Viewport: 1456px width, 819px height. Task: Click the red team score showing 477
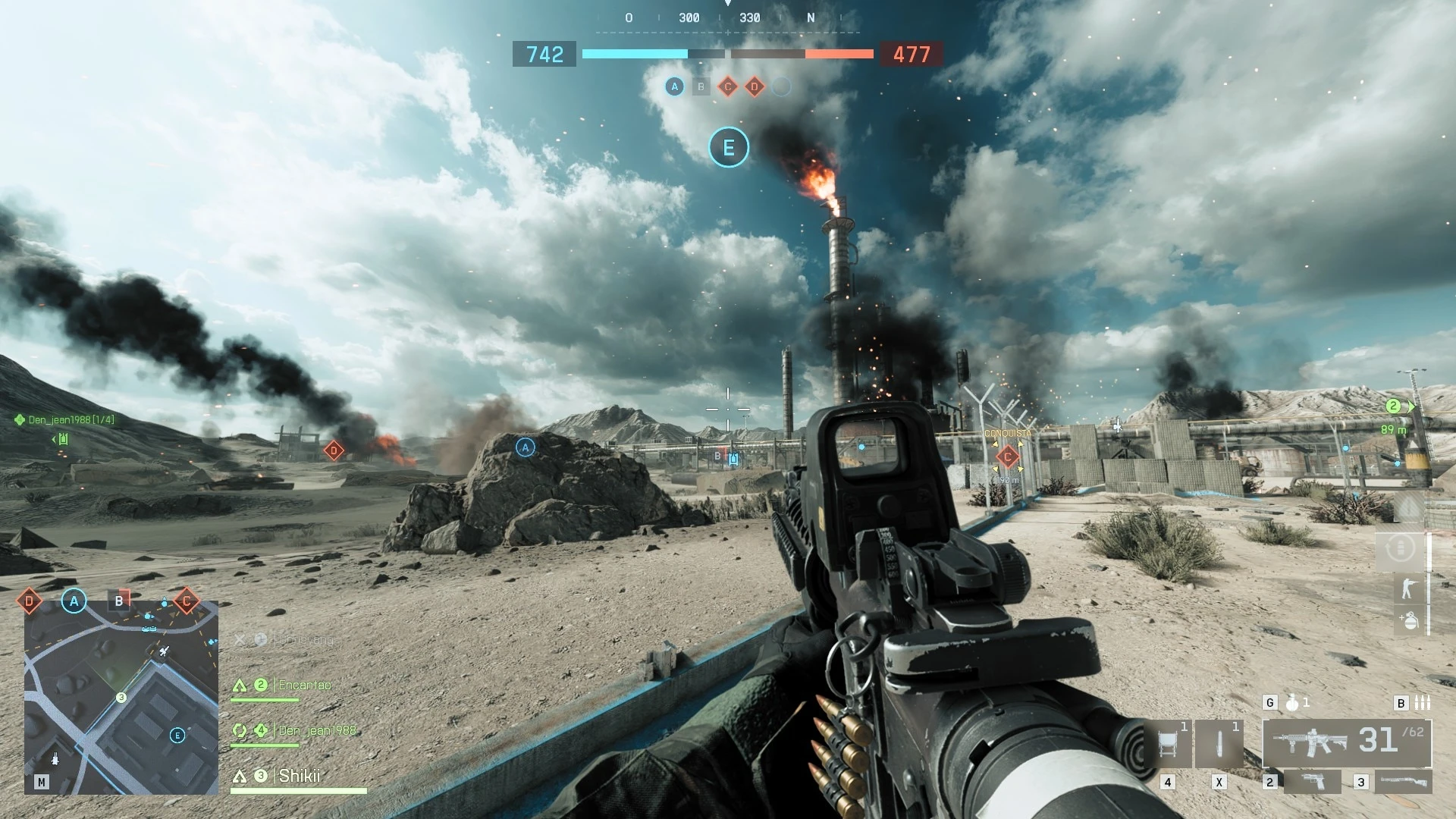pyautogui.click(x=912, y=54)
